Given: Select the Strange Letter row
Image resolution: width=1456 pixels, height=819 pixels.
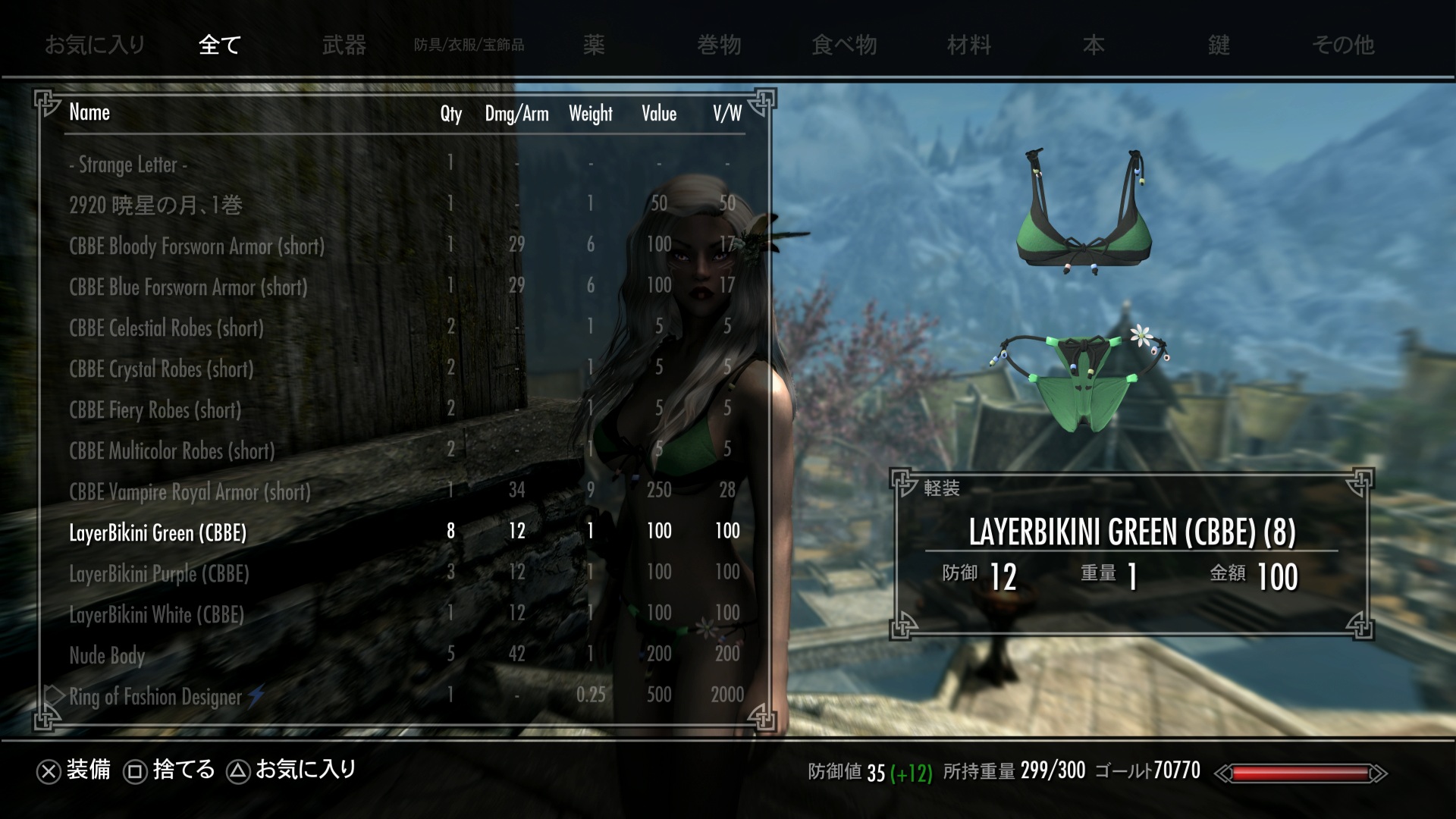Looking at the screenshot, I should click(x=128, y=164).
